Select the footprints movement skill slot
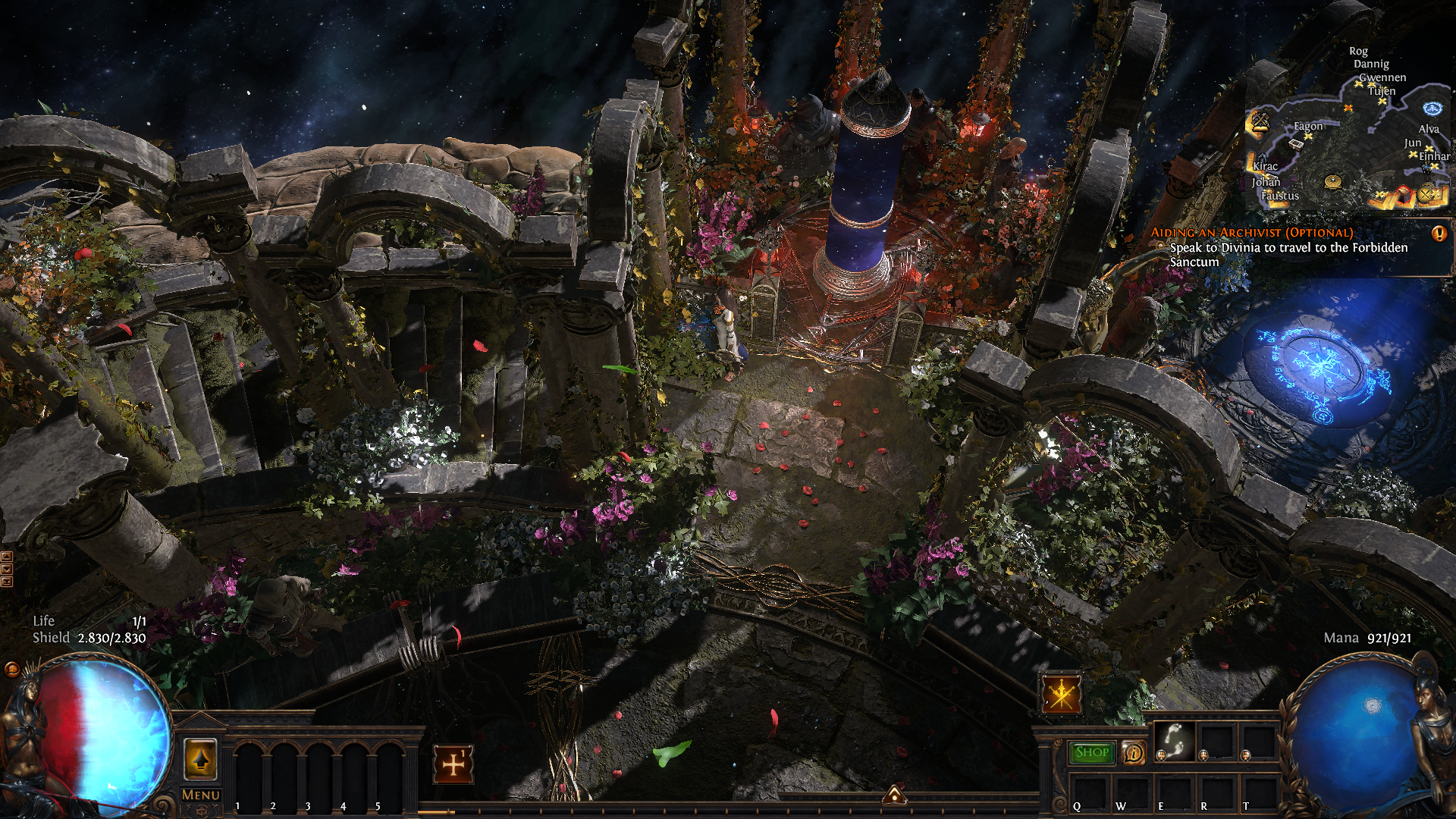 tap(1175, 741)
